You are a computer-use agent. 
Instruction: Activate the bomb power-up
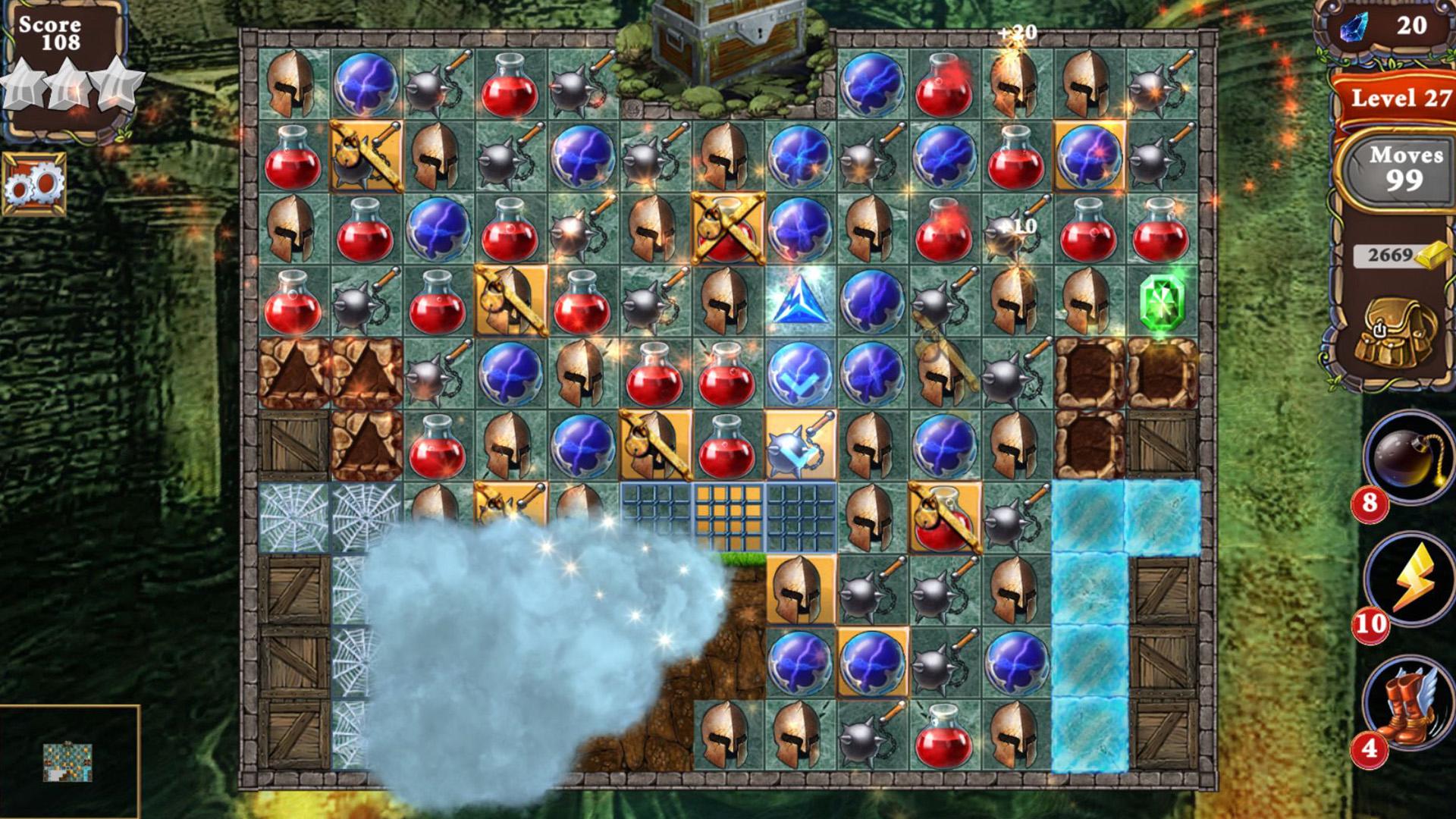(1407, 456)
